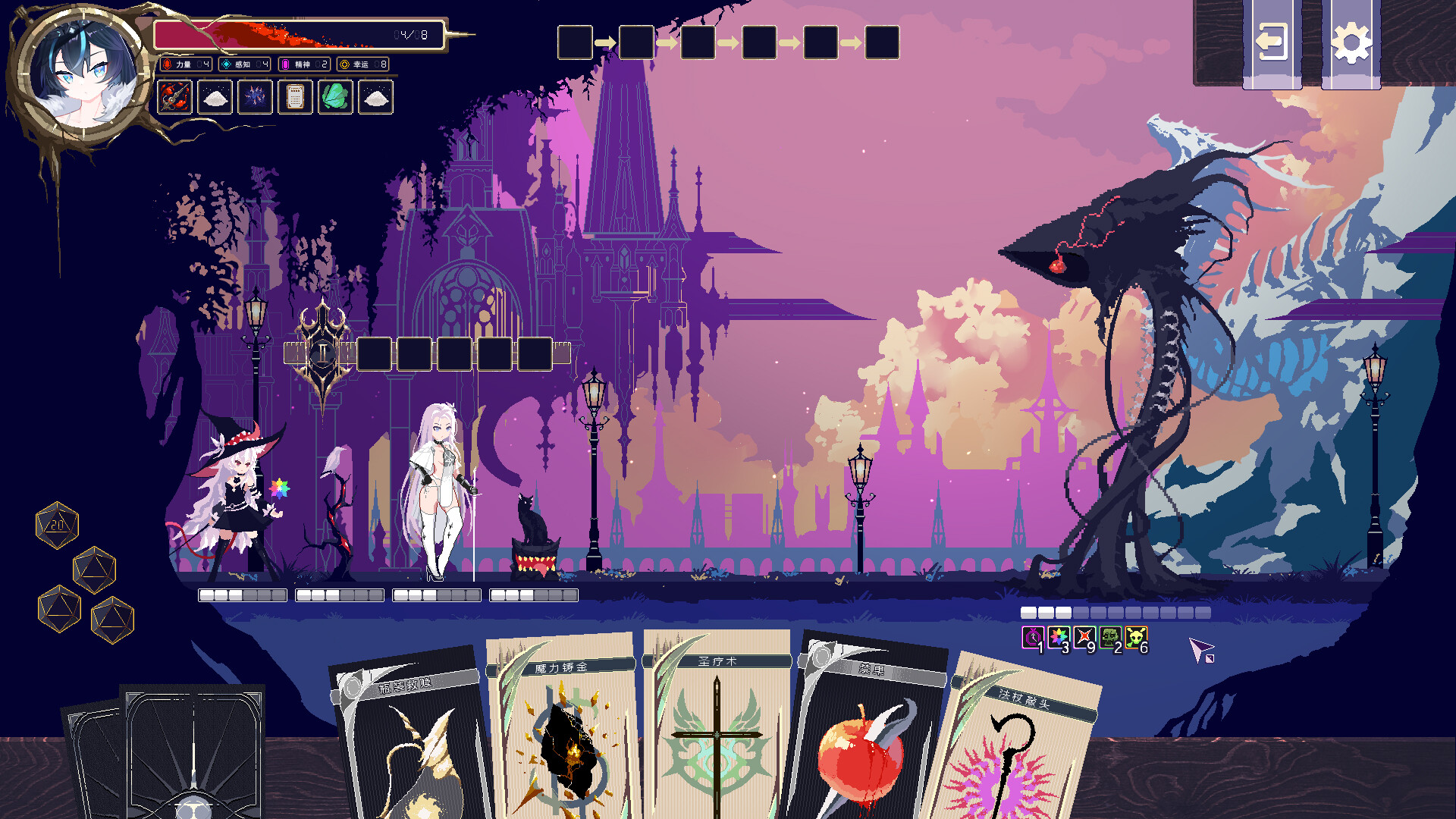The image size is (1456, 819).
Task: Open the green butterfly leaf item slot
Action: (336, 99)
